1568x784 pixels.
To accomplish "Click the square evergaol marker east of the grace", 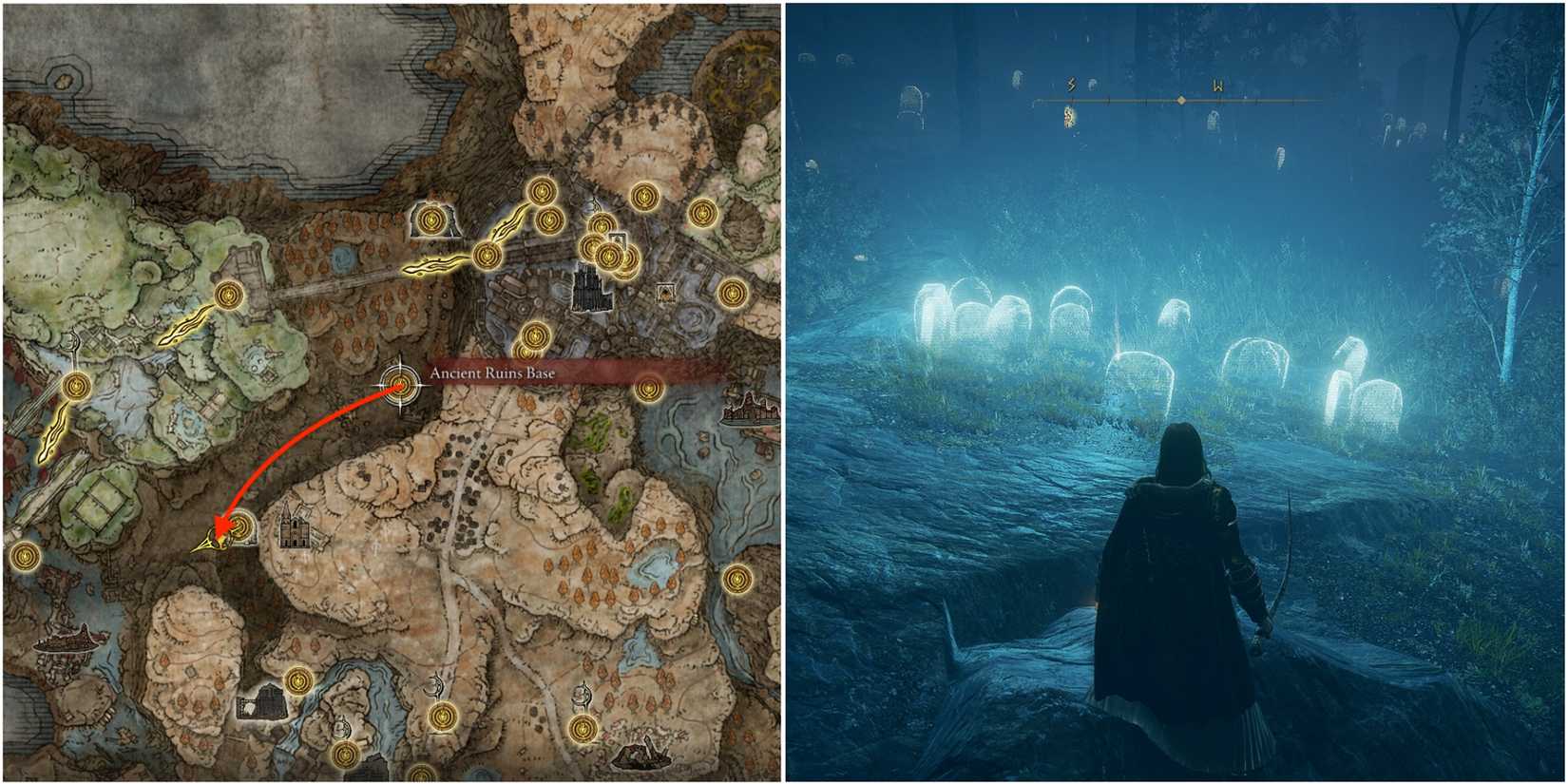I will click(x=666, y=292).
